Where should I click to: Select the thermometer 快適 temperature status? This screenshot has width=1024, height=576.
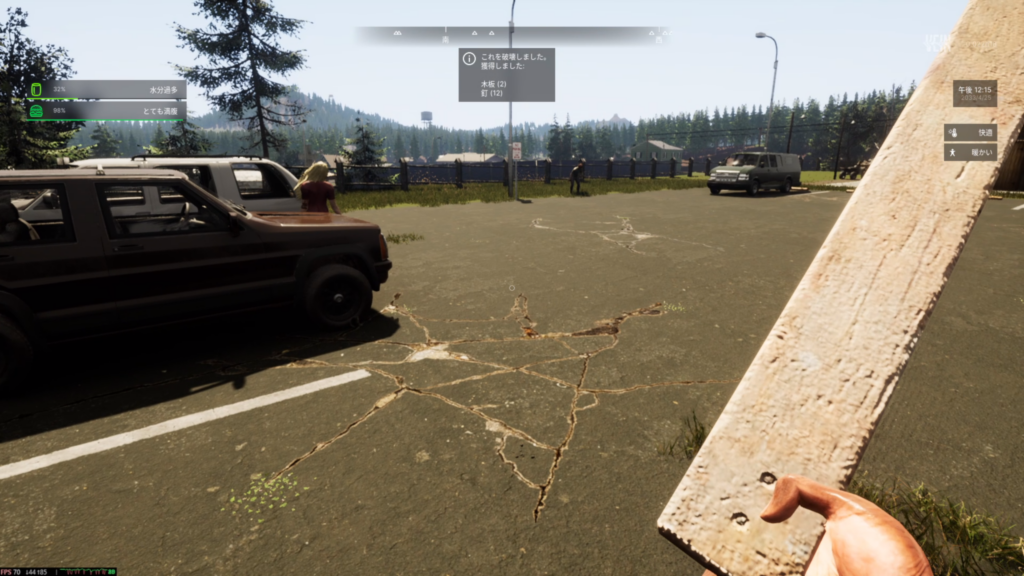point(970,132)
